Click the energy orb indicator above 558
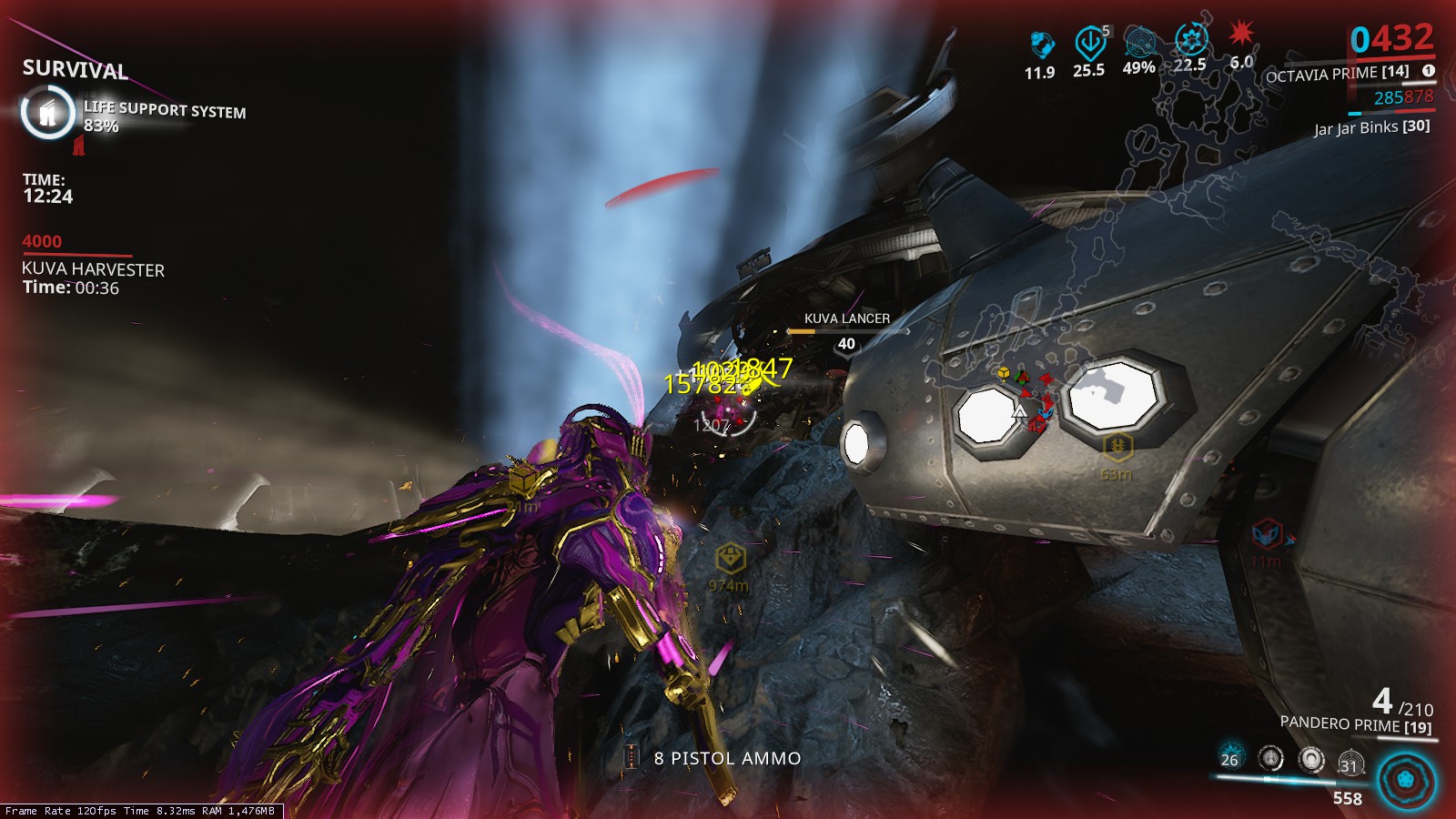1456x819 pixels. pos(1405,780)
